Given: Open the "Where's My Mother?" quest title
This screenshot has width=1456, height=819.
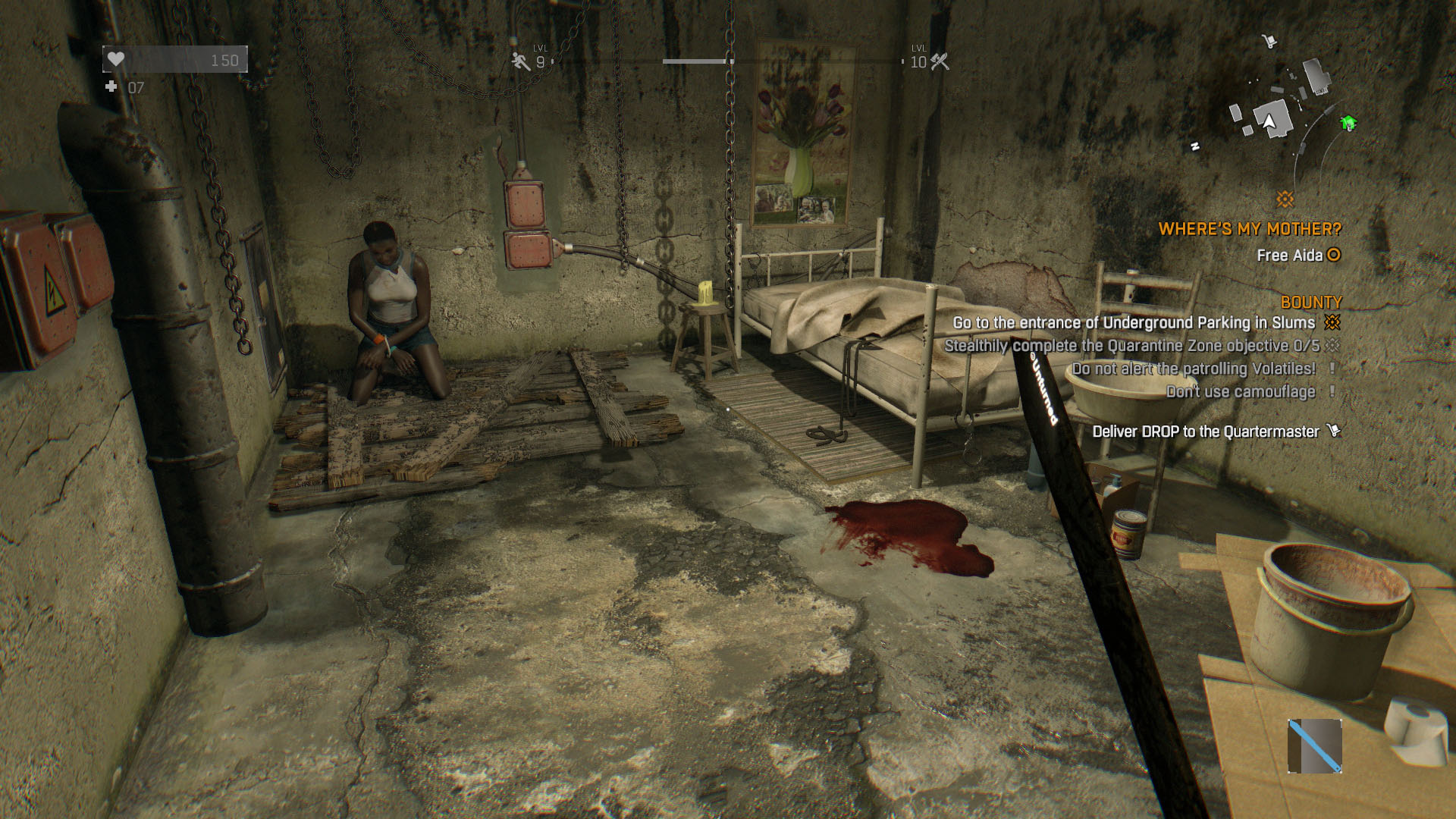Looking at the screenshot, I should pyautogui.click(x=1250, y=229).
